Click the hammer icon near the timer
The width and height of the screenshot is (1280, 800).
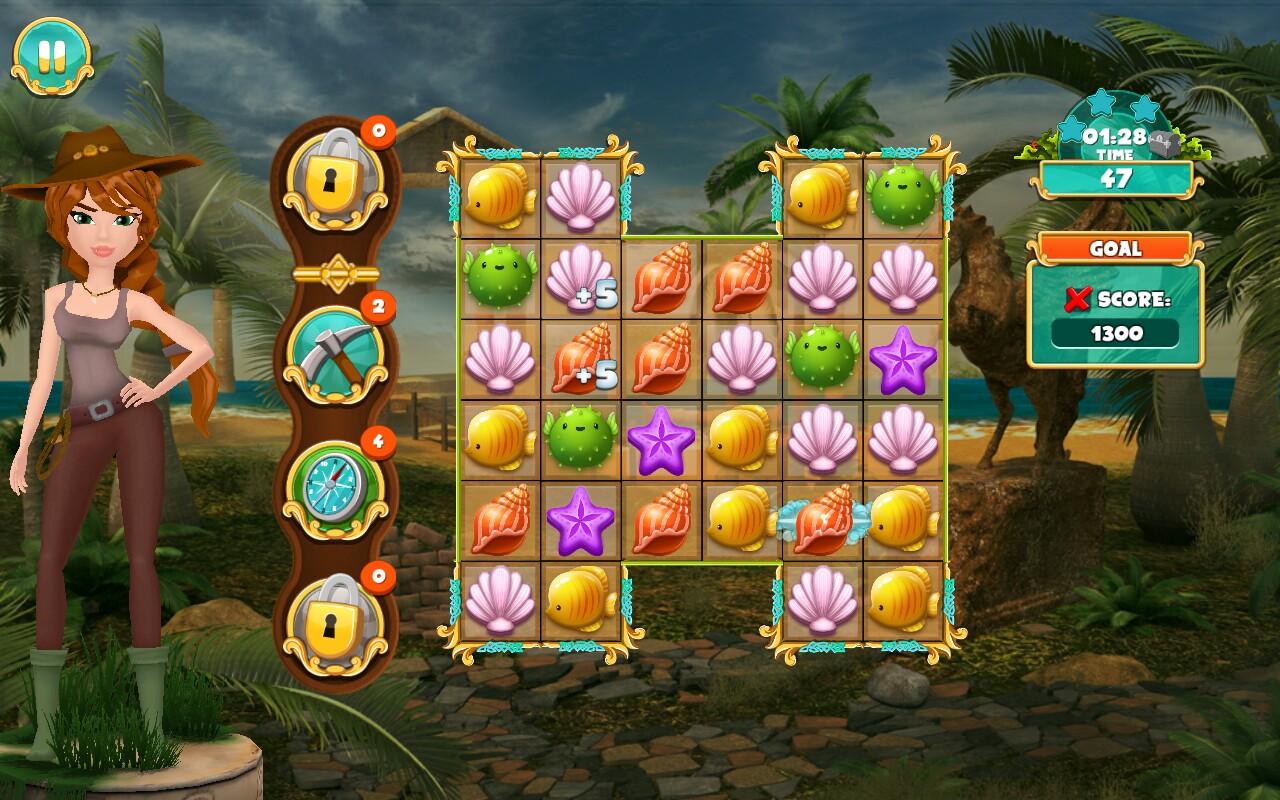click(1162, 140)
